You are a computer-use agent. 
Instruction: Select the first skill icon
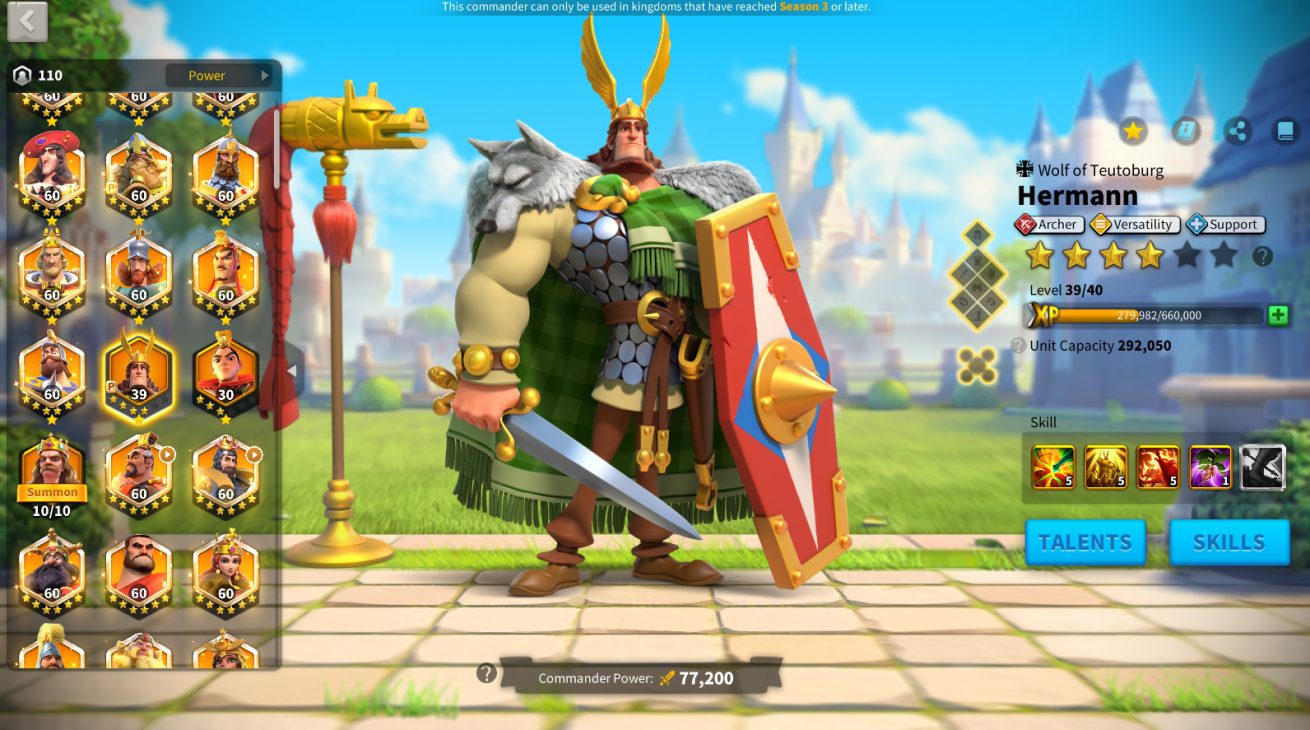click(1053, 467)
